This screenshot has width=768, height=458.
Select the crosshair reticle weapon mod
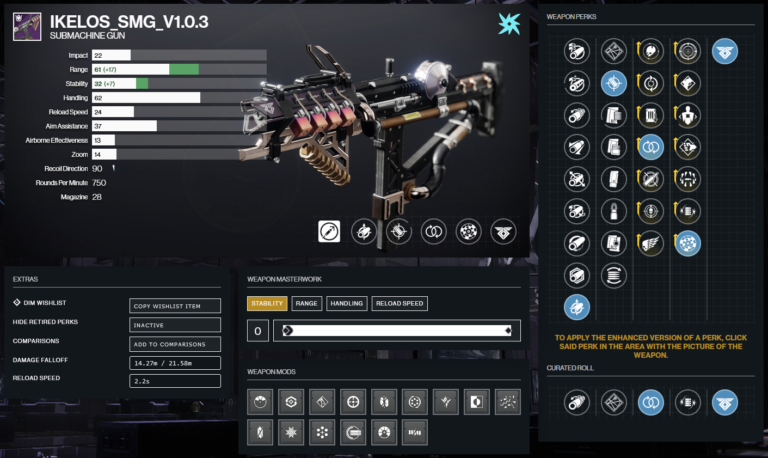pos(352,401)
